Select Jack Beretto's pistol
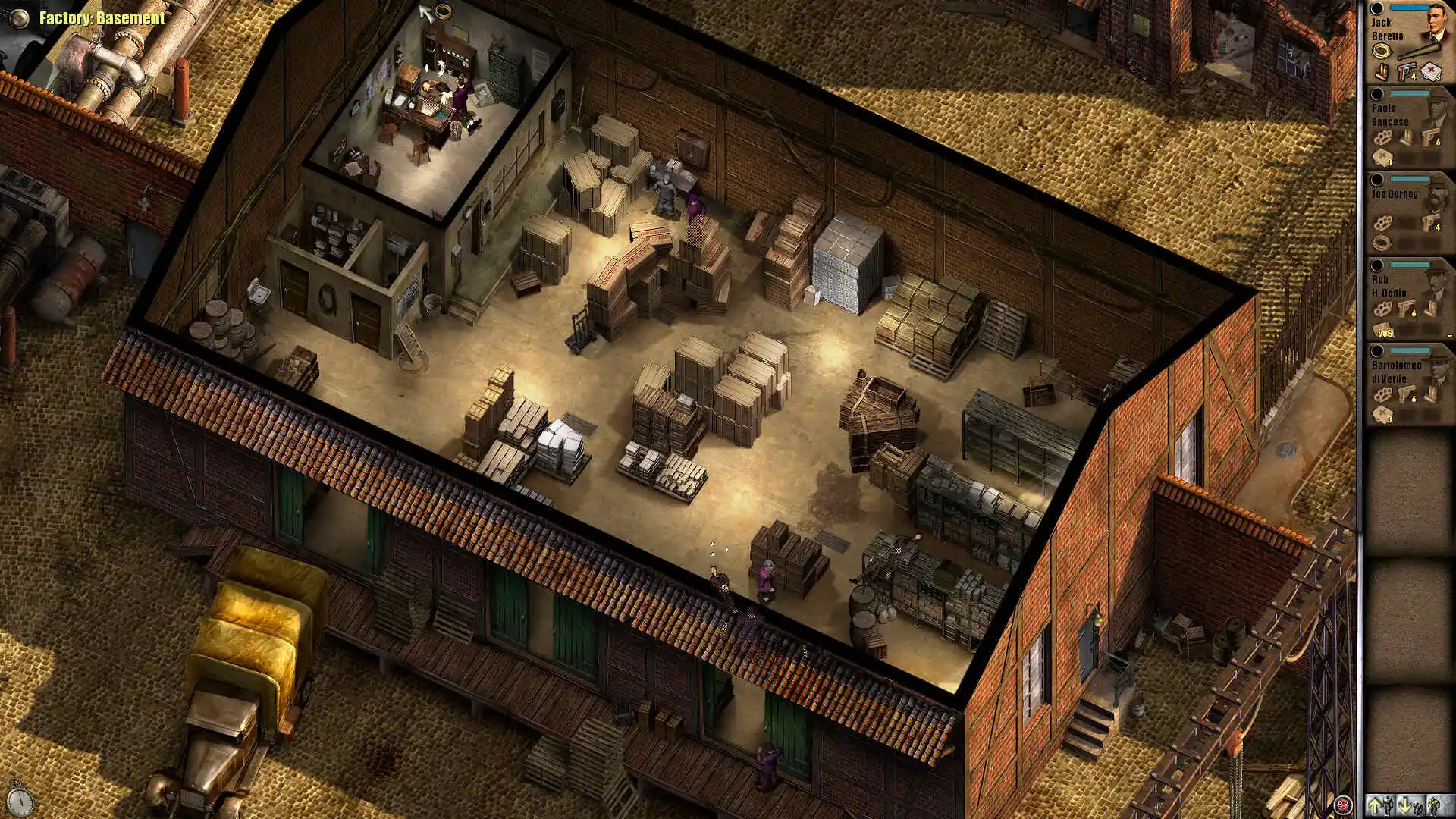Screen dimensions: 1456x819 [1407, 73]
